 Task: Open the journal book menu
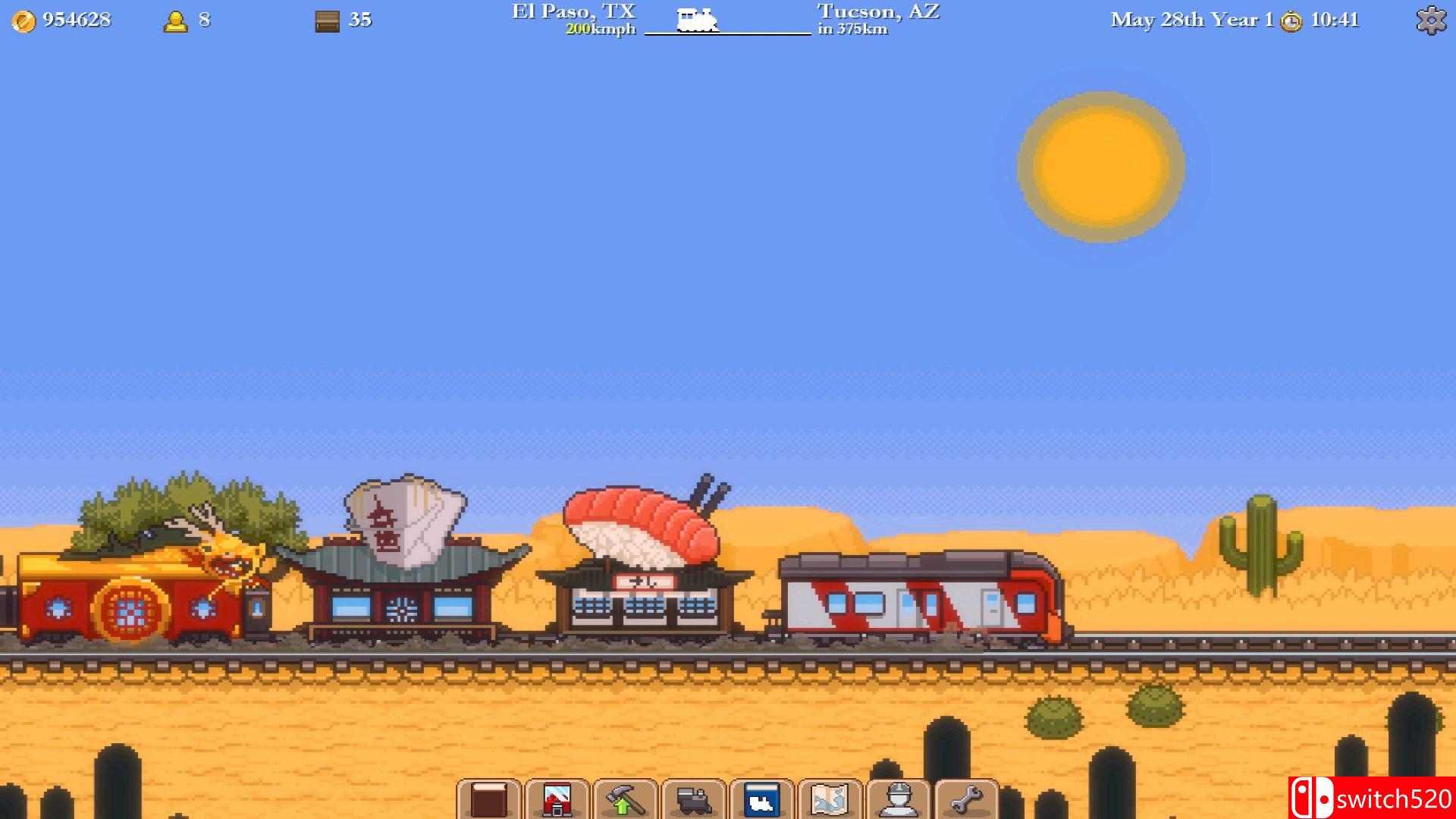(x=489, y=798)
